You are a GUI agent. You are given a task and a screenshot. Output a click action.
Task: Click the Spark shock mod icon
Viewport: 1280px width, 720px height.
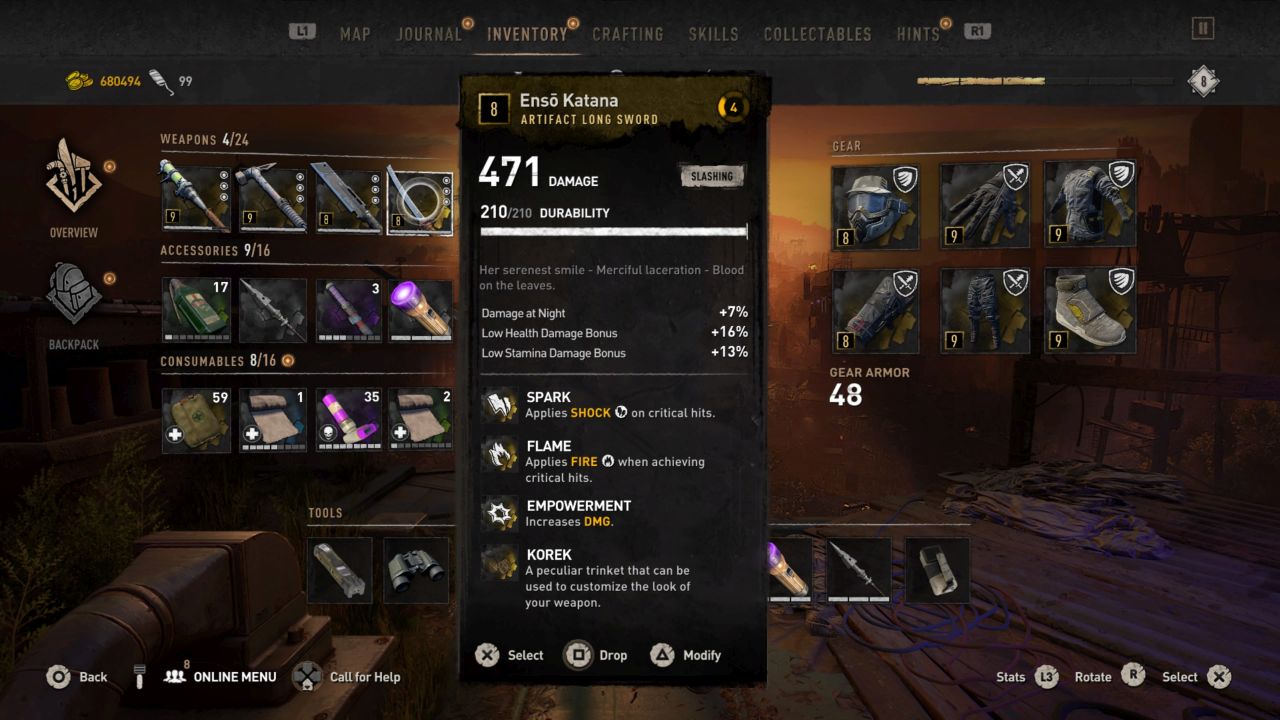[500, 404]
